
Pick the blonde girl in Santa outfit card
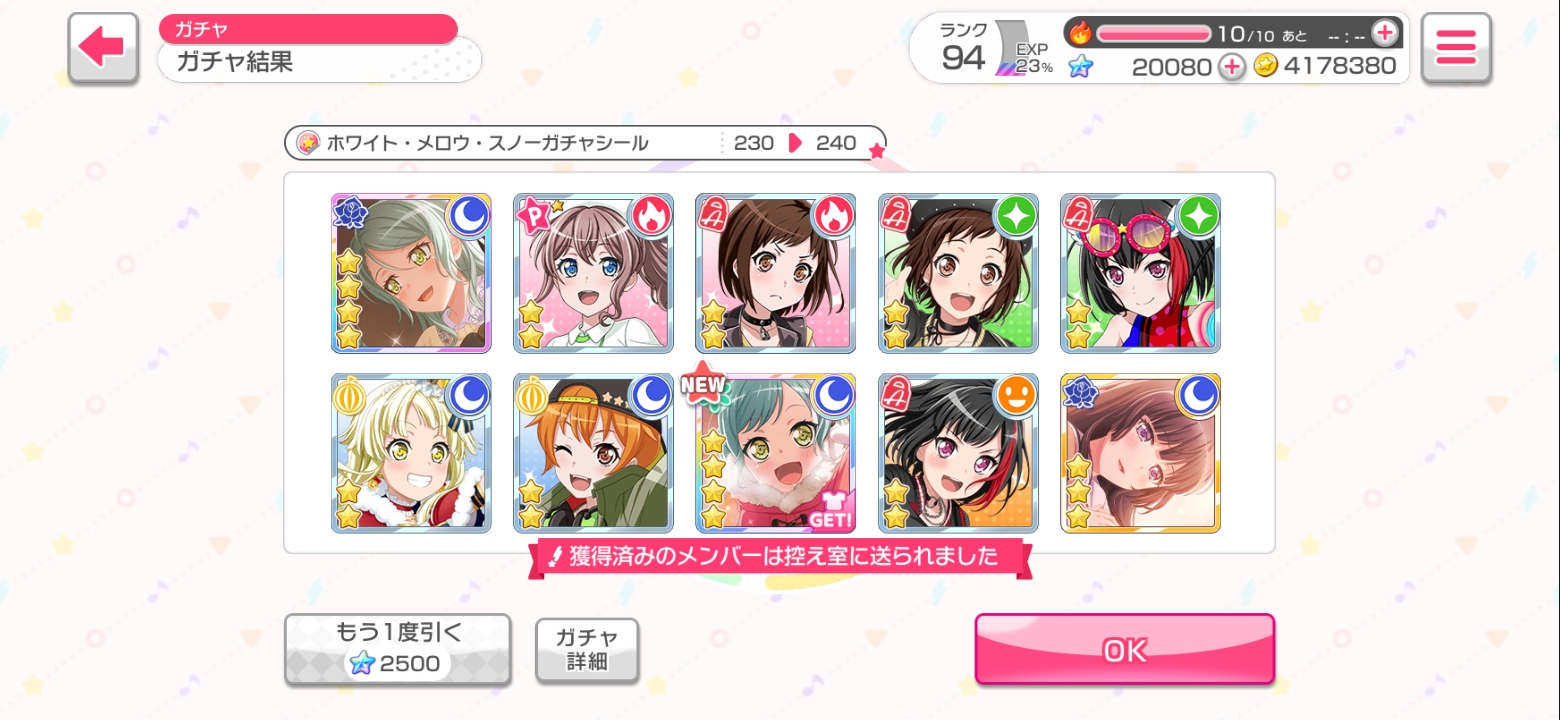(411, 453)
